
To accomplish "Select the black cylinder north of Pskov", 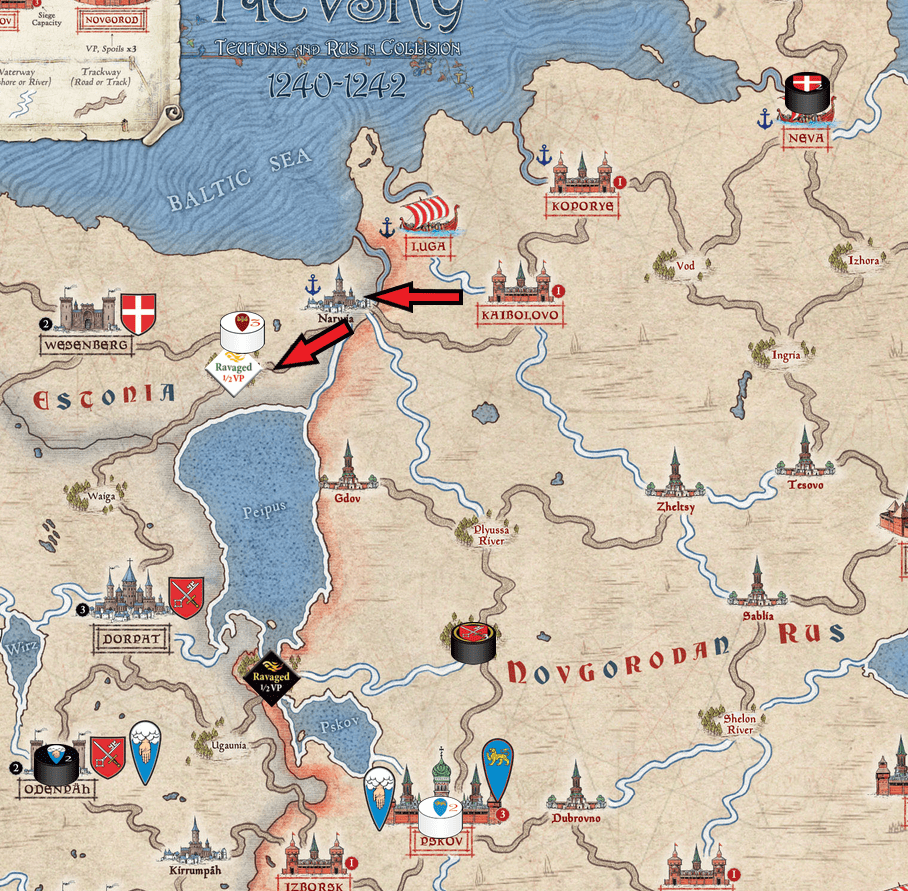I will pyautogui.click(x=473, y=641).
